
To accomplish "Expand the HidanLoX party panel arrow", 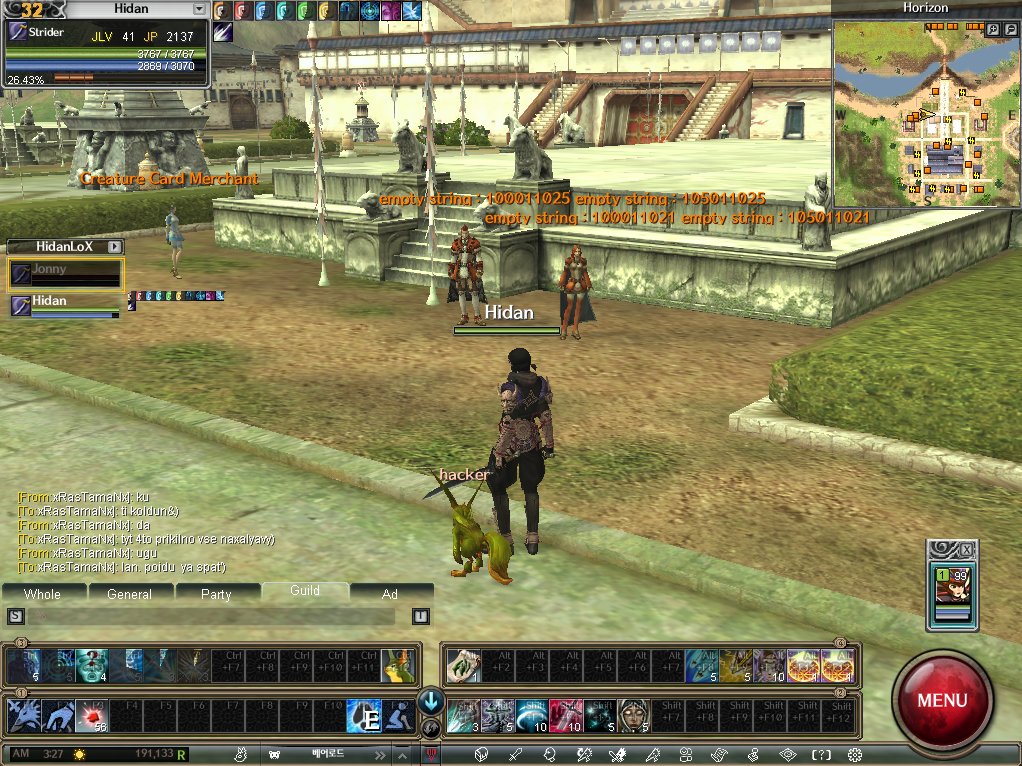I will point(115,246).
